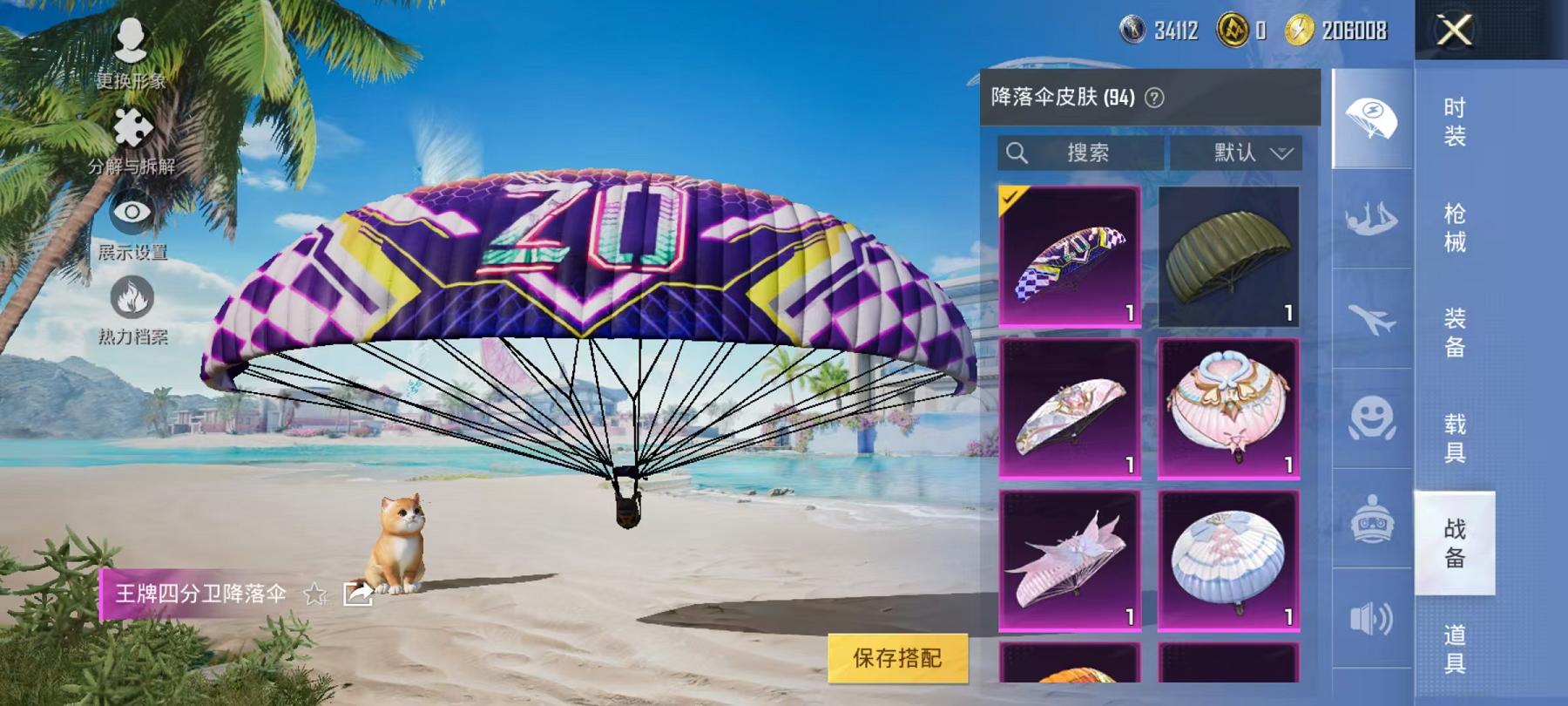Click the search magnifier icon

click(x=1017, y=153)
